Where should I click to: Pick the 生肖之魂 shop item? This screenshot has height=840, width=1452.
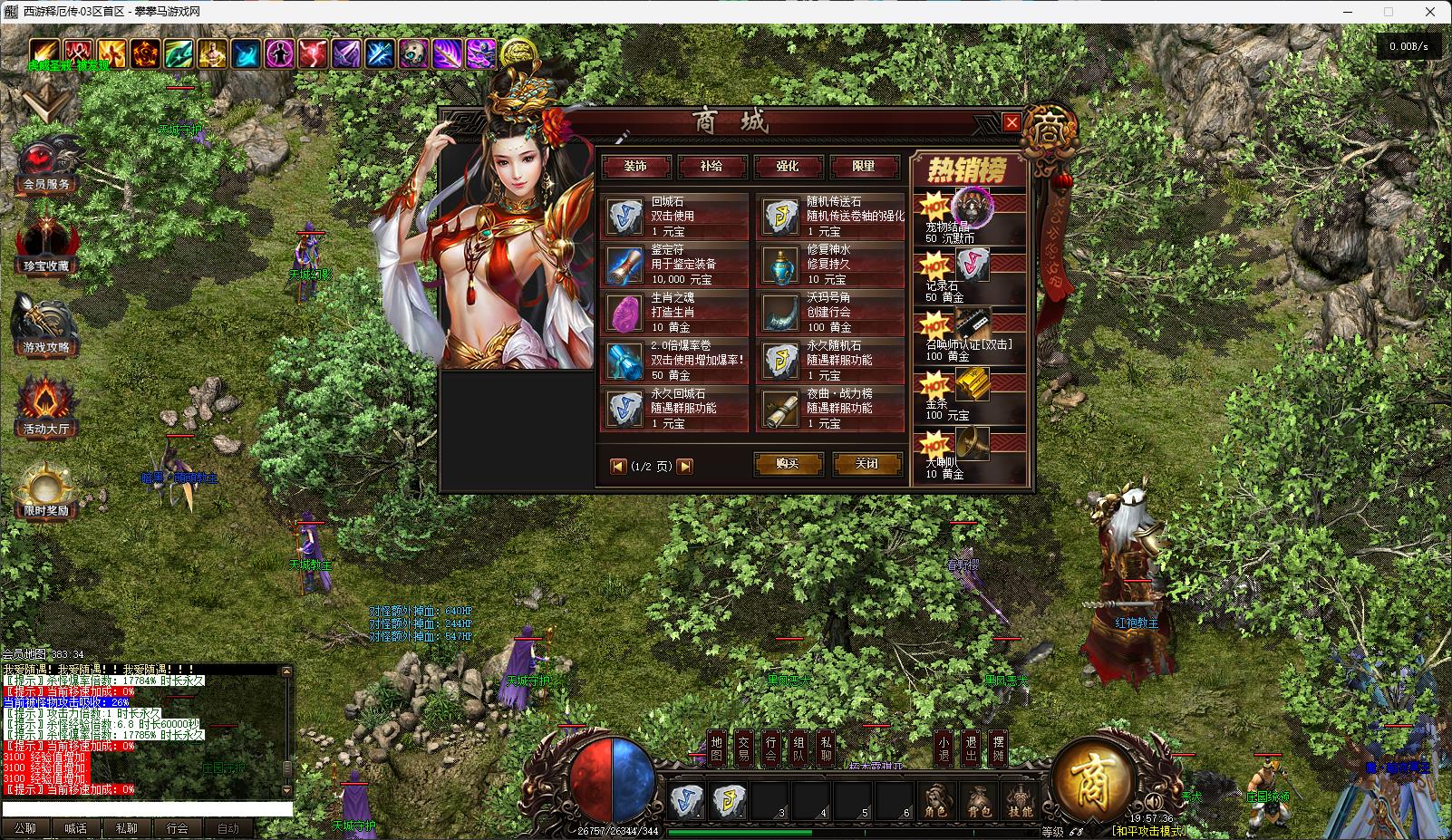click(675, 313)
